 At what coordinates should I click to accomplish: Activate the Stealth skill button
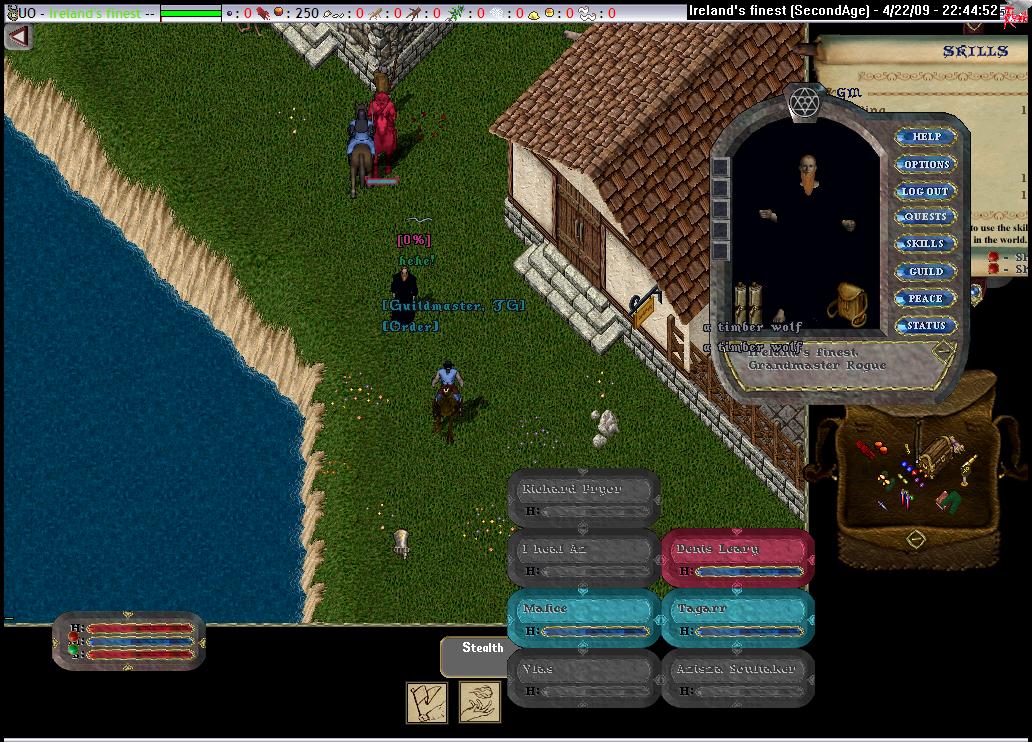click(482, 649)
